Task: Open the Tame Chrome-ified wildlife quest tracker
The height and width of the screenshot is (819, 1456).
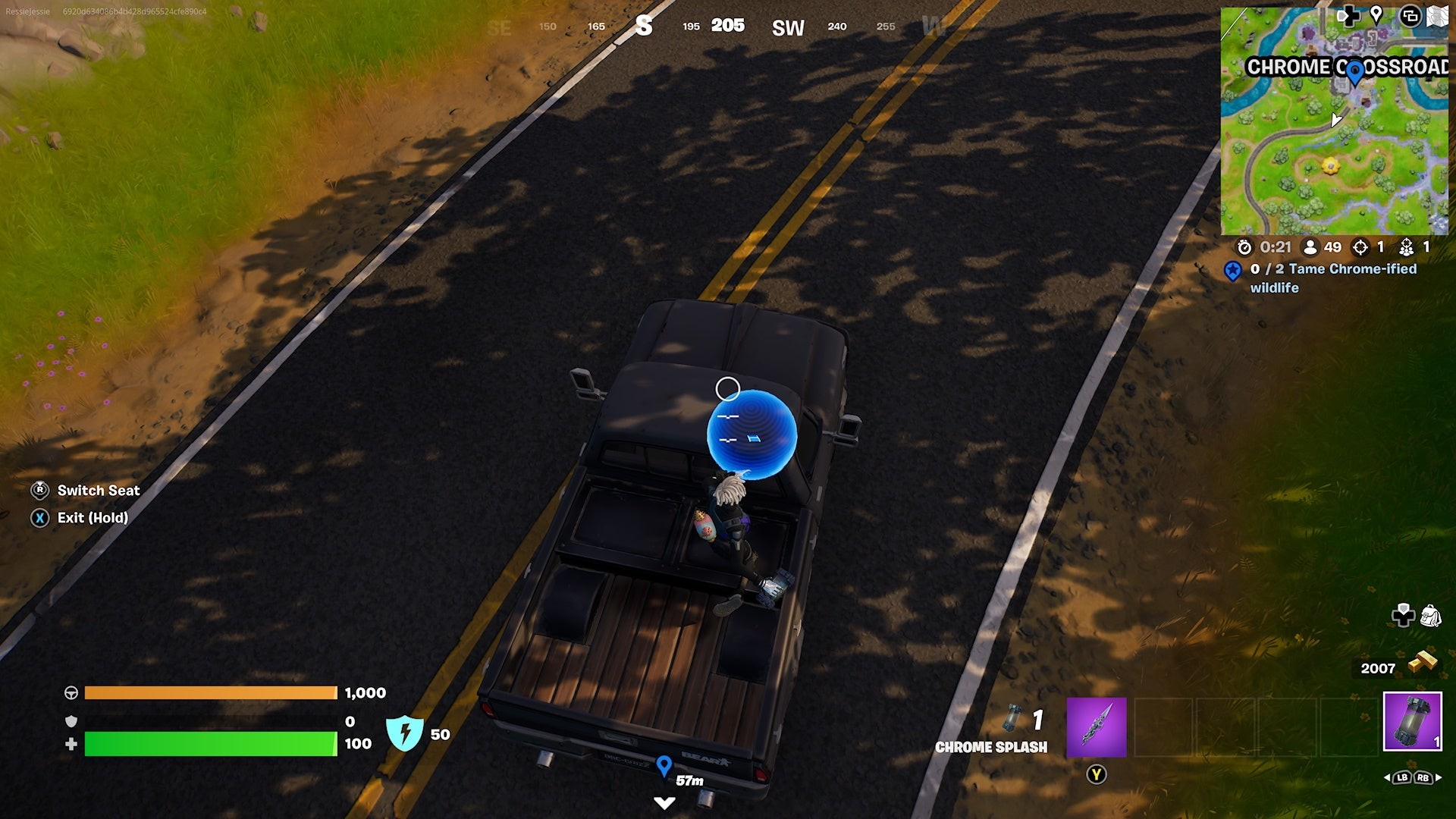Action: point(1333,278)
